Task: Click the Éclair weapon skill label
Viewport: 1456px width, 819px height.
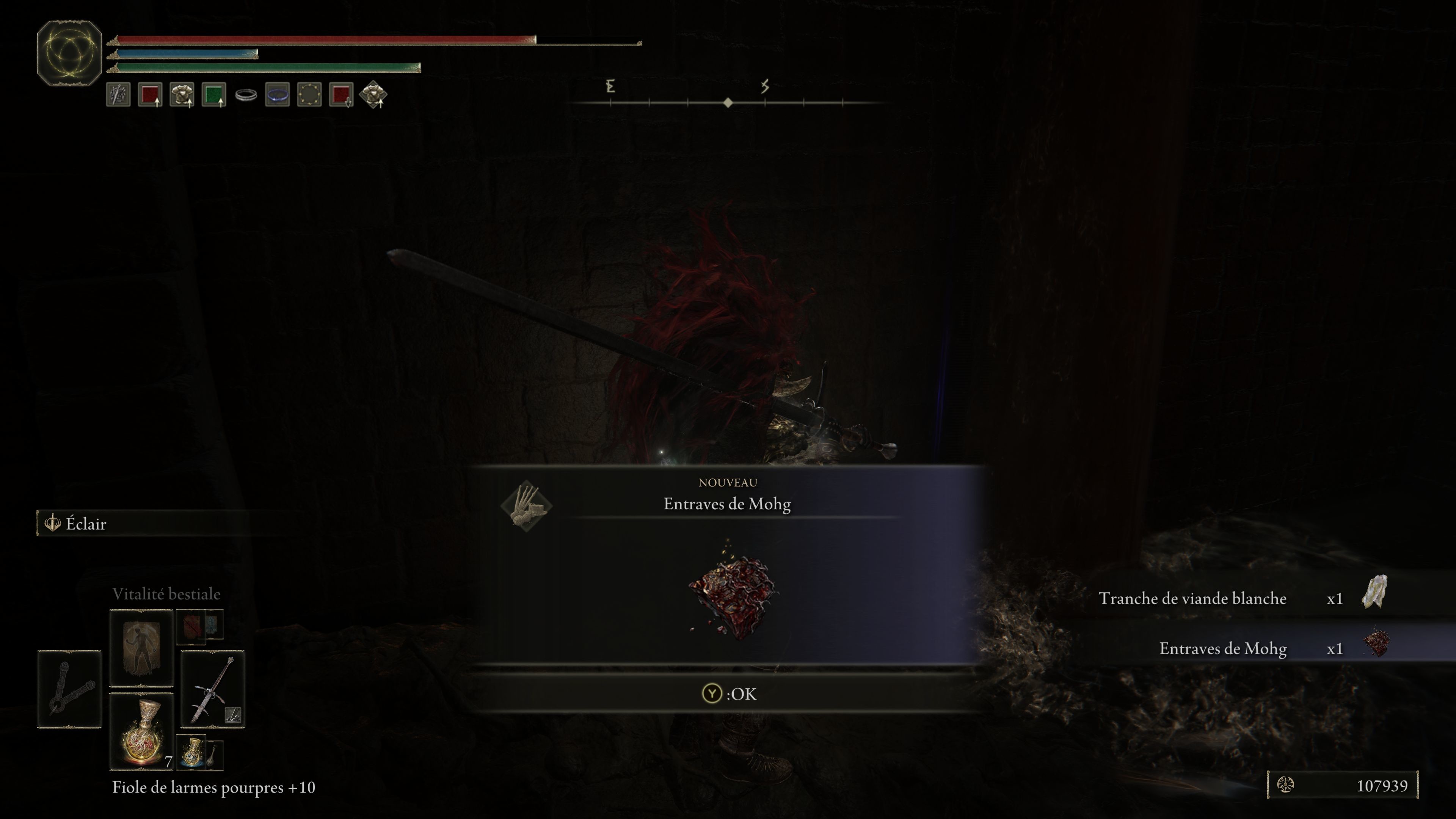Action: click(86, 523)
